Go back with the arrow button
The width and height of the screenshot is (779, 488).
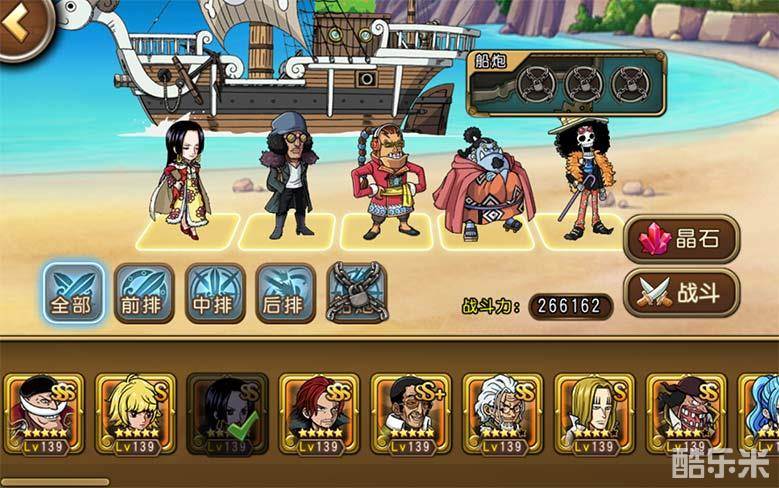click(x=18, y=25)
